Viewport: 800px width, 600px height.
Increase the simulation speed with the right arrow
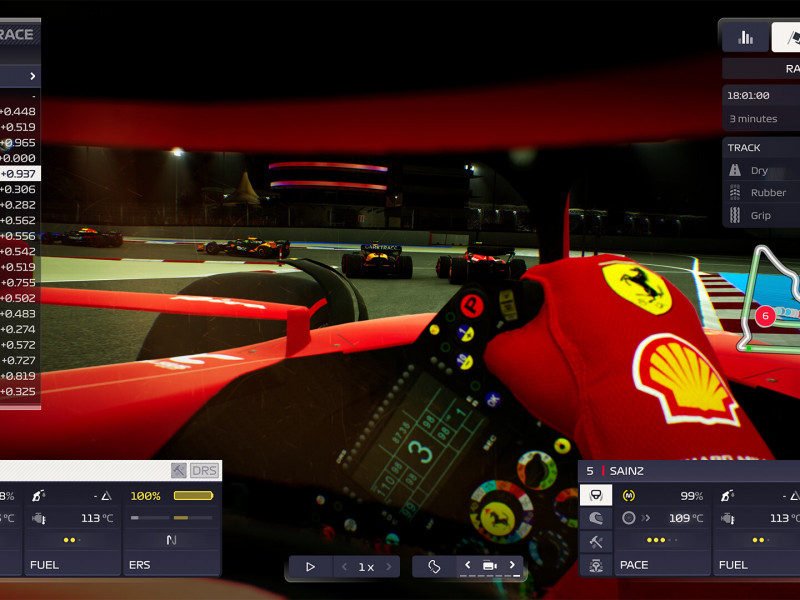point(388,566)
